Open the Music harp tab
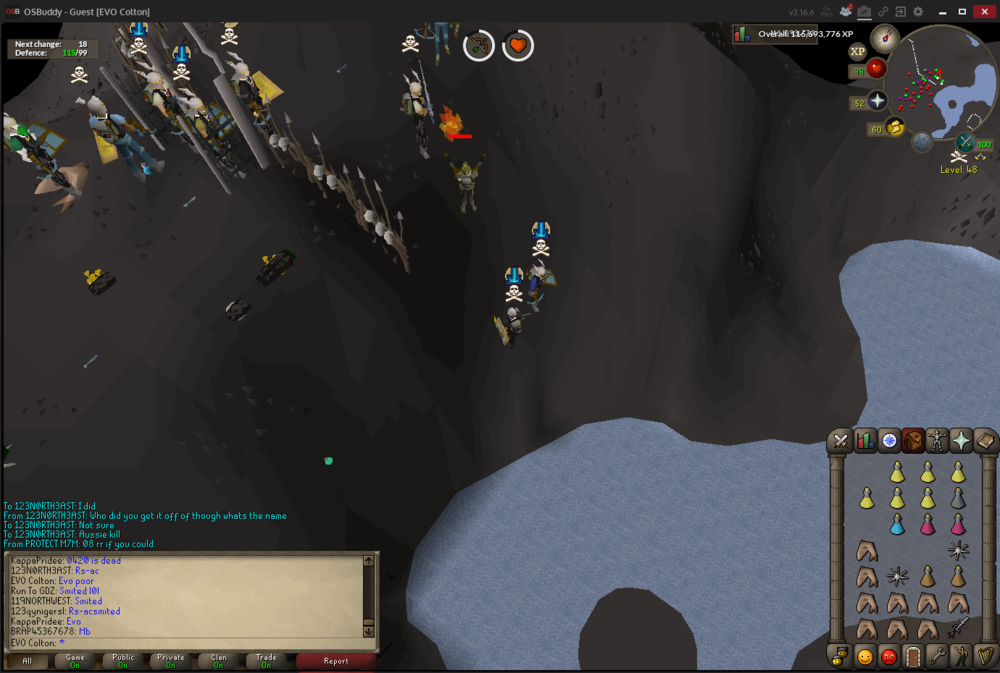The height and width of the screenshot is (673, 1000). (985, 657)
